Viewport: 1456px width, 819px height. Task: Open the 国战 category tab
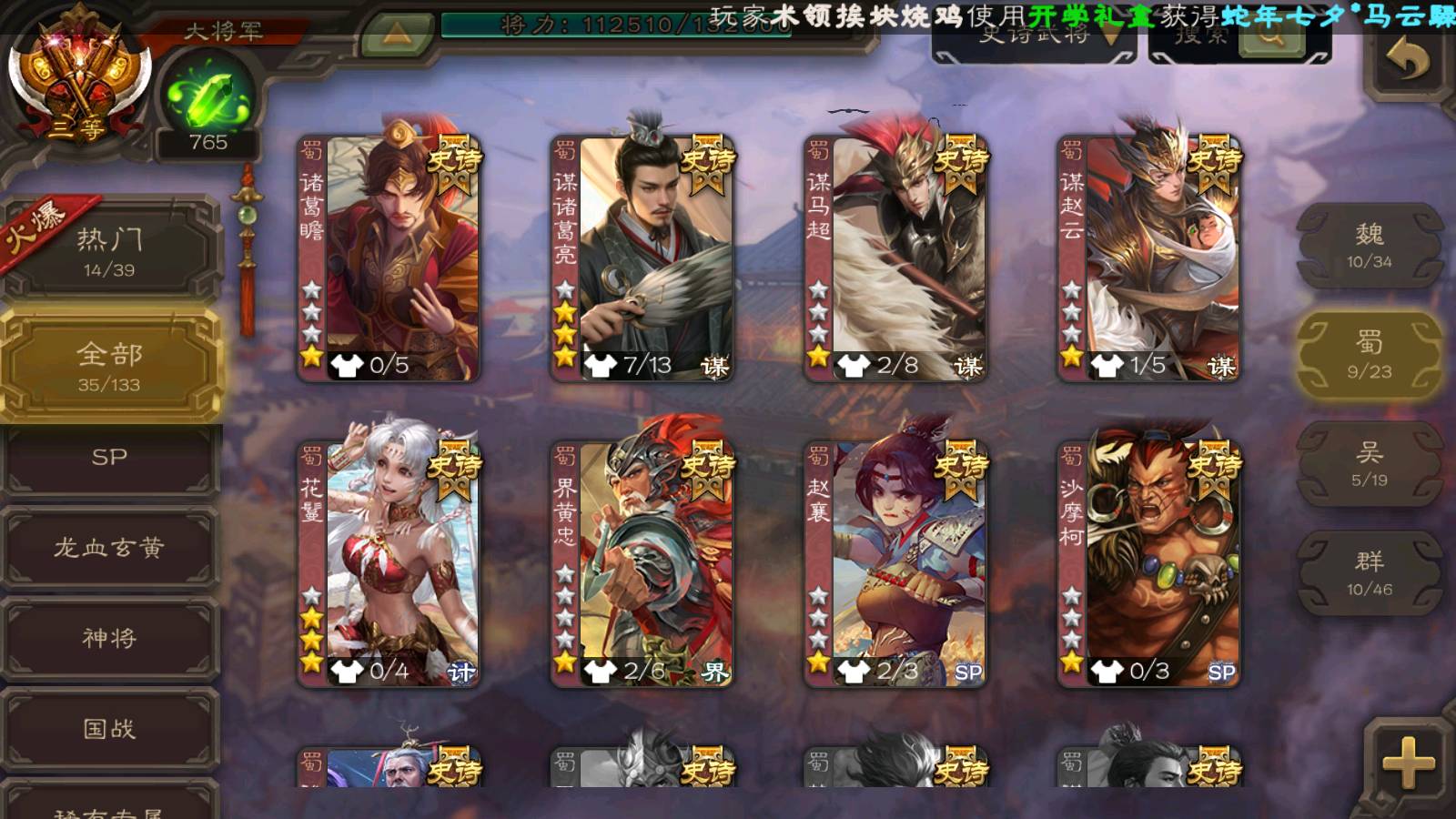[x=109, y=729]
